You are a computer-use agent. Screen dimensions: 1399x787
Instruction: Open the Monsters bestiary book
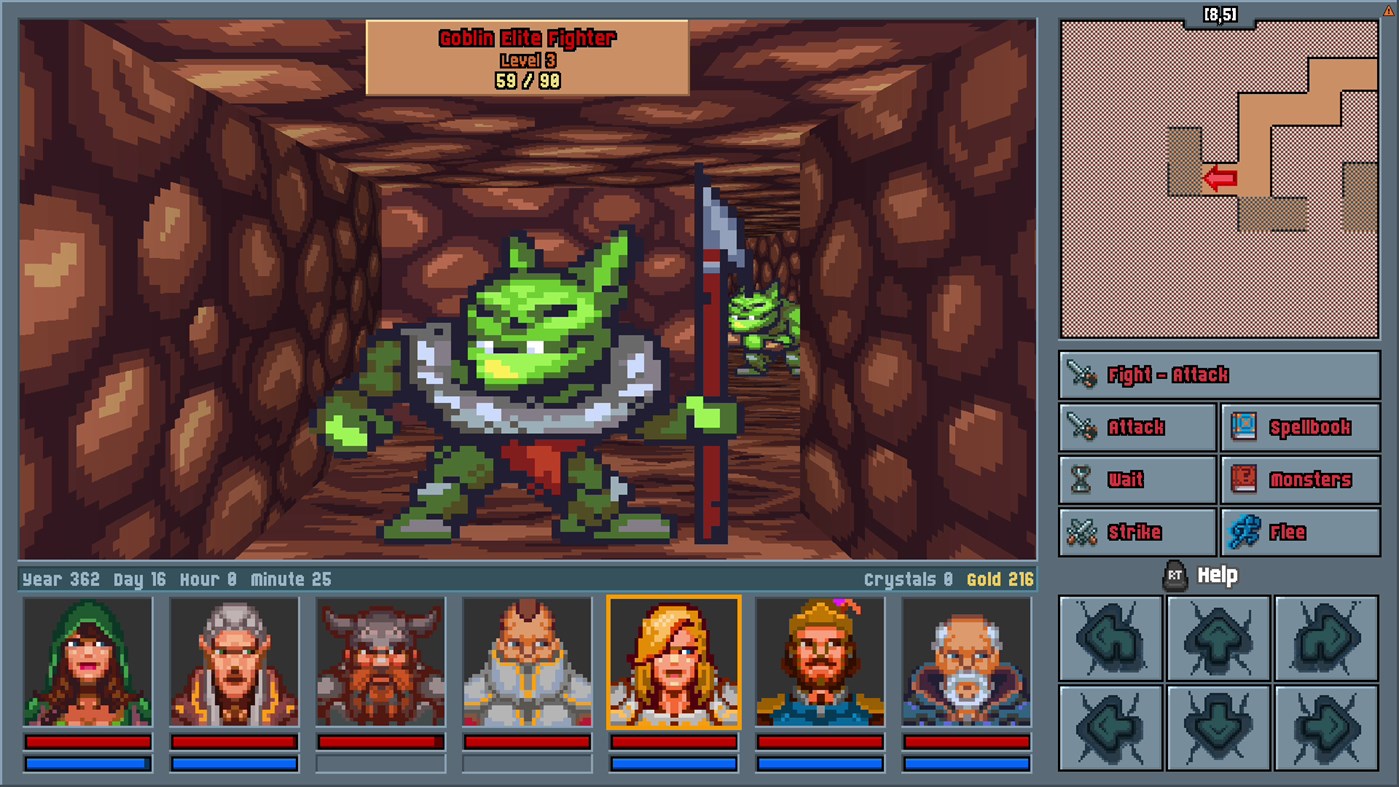(1300, 480)
